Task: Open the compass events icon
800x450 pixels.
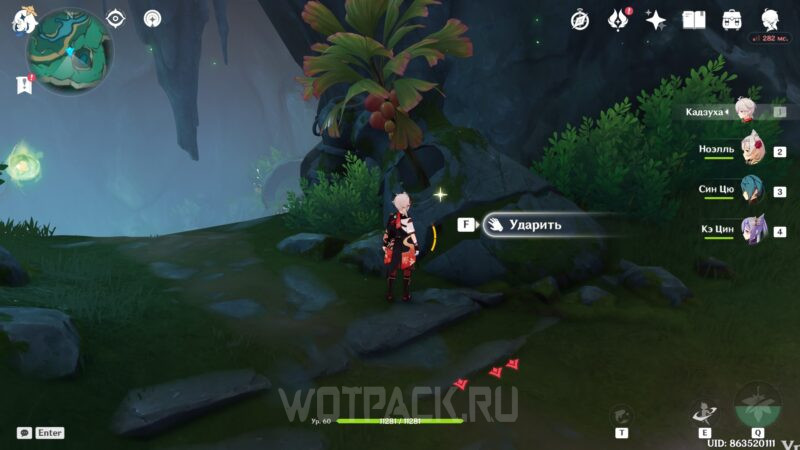Action: 580,19
